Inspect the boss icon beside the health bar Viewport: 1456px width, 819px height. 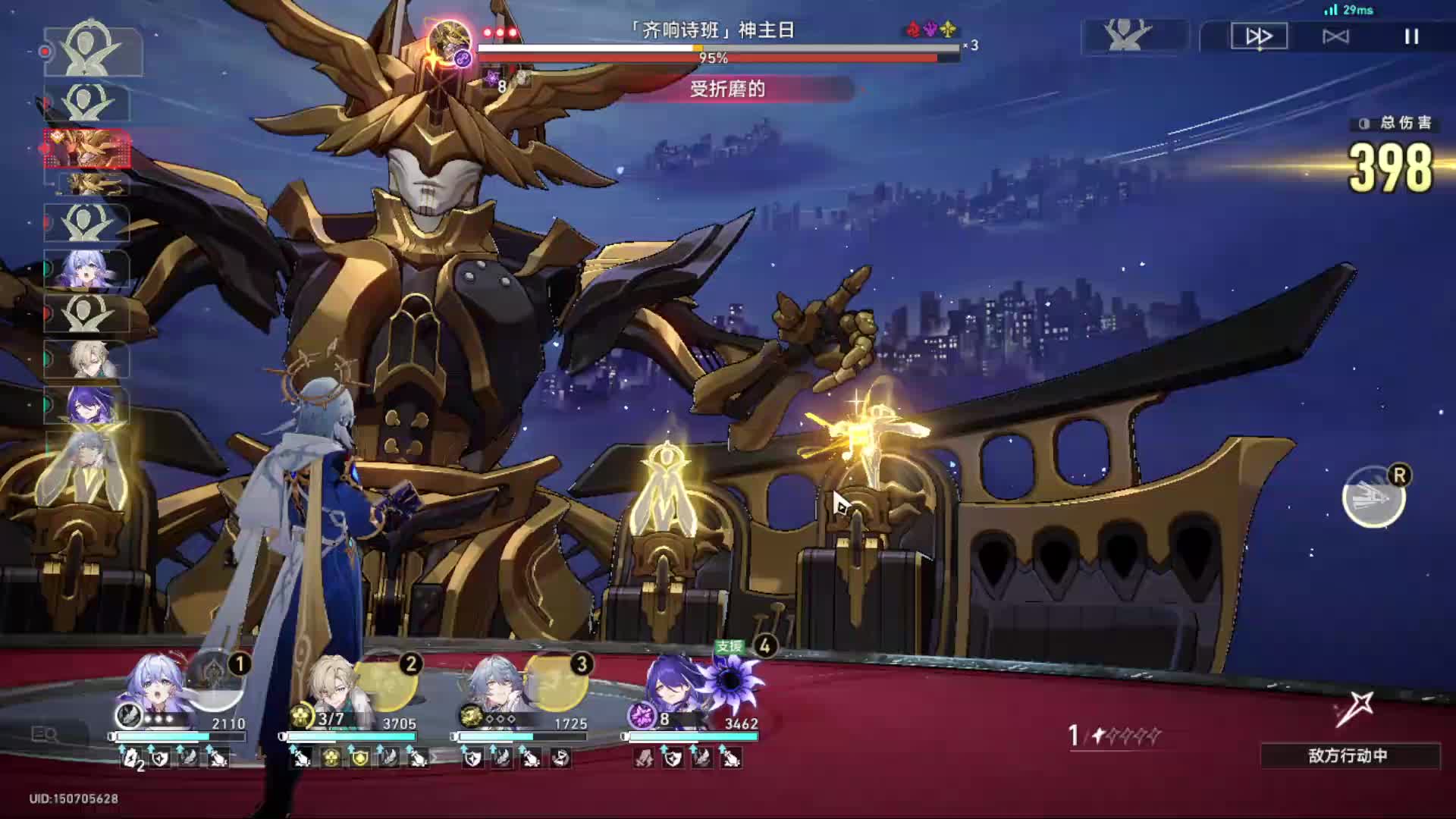point(450,43)
